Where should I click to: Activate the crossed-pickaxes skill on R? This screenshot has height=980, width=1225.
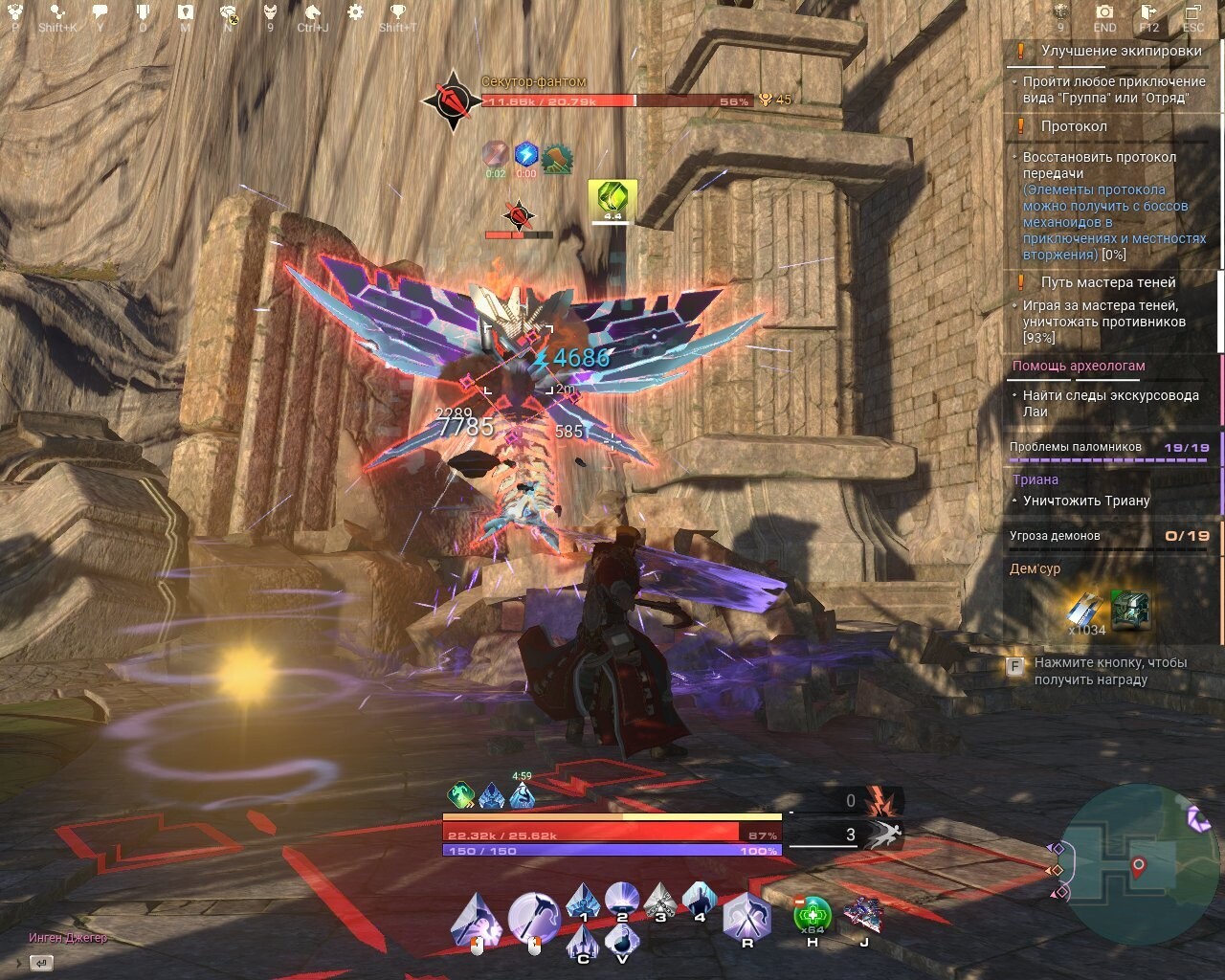[746, 914]
